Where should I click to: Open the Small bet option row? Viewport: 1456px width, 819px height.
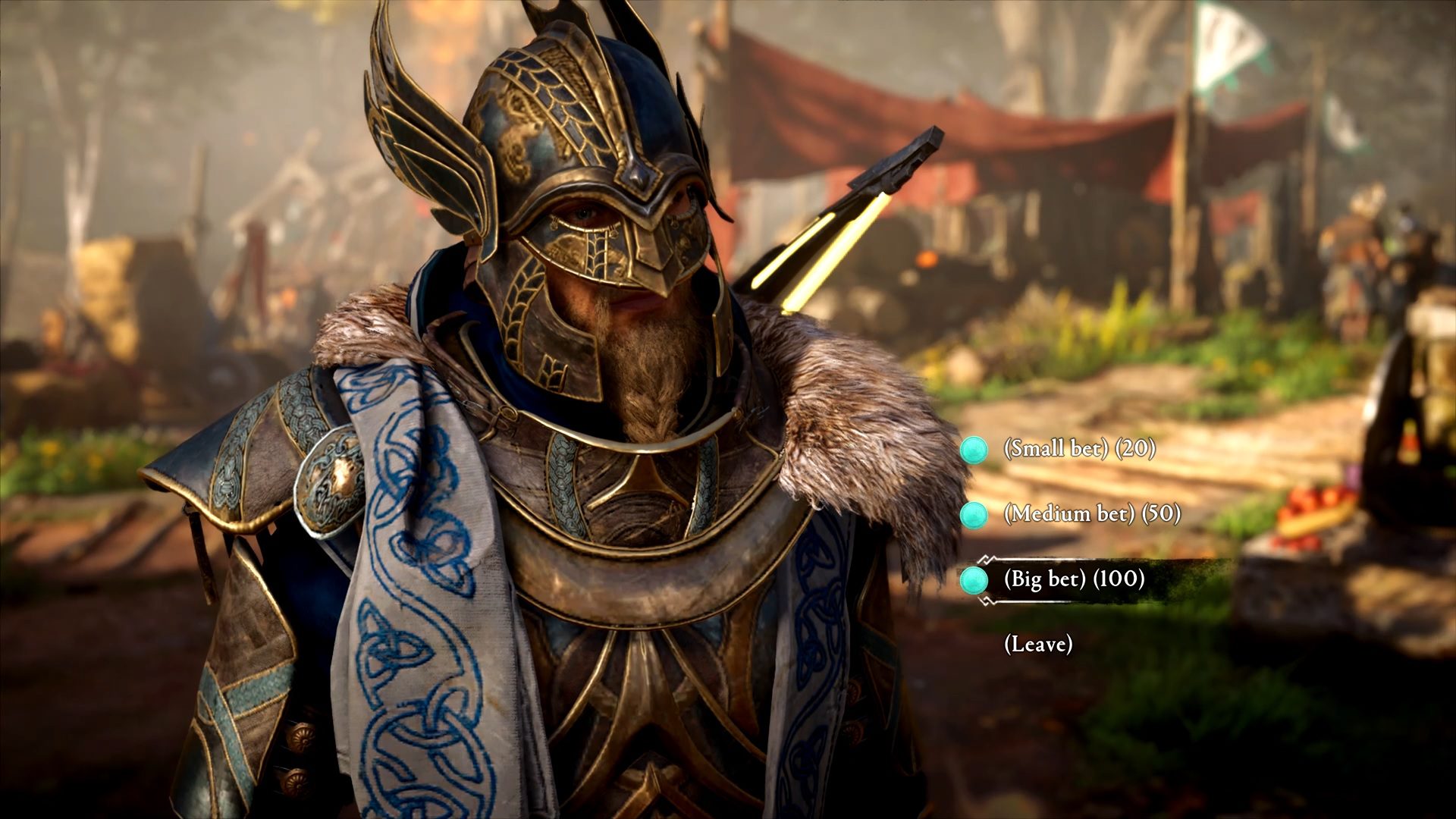(1060, 449)
